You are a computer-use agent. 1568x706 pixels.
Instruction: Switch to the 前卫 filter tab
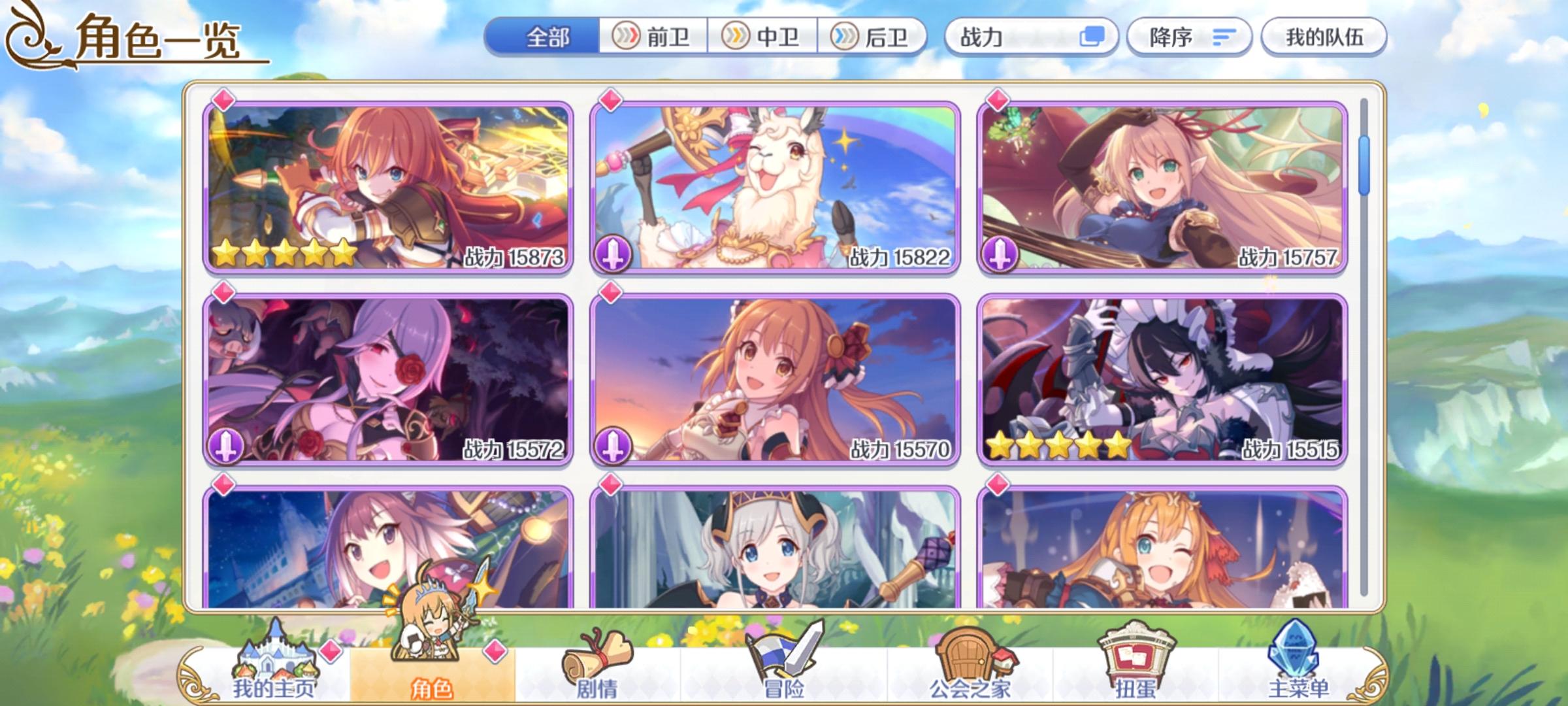(653, 38)
